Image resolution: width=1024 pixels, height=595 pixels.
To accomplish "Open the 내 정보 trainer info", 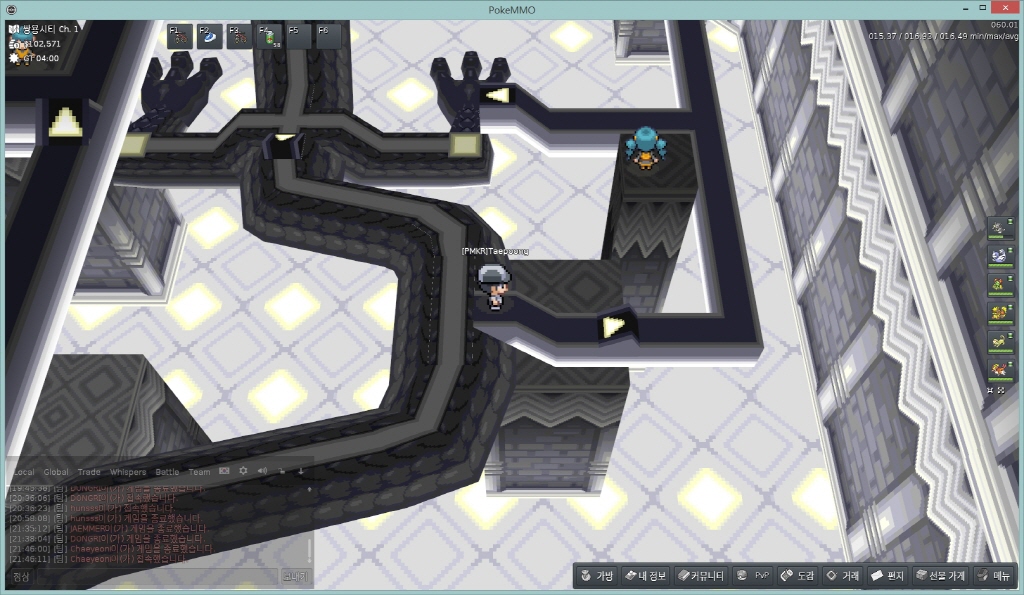I will tap(645, 576).
